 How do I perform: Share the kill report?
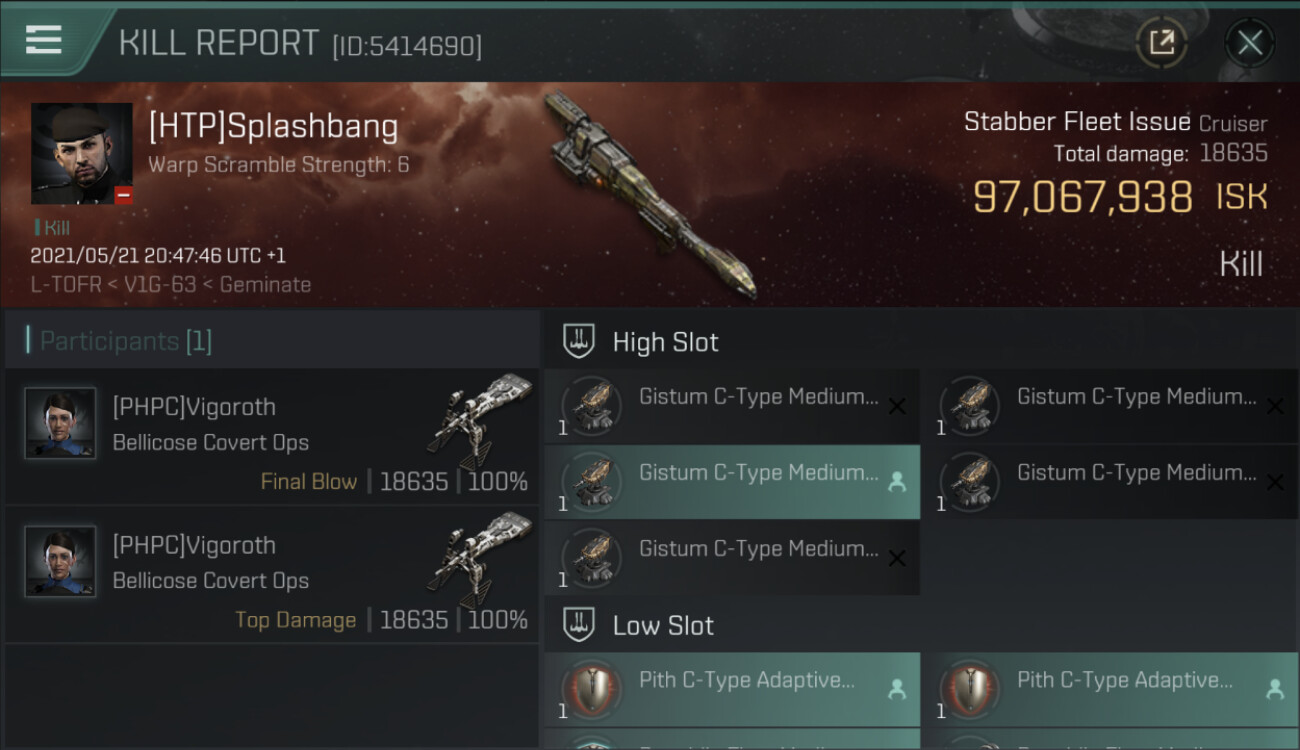click(1161, 43)
